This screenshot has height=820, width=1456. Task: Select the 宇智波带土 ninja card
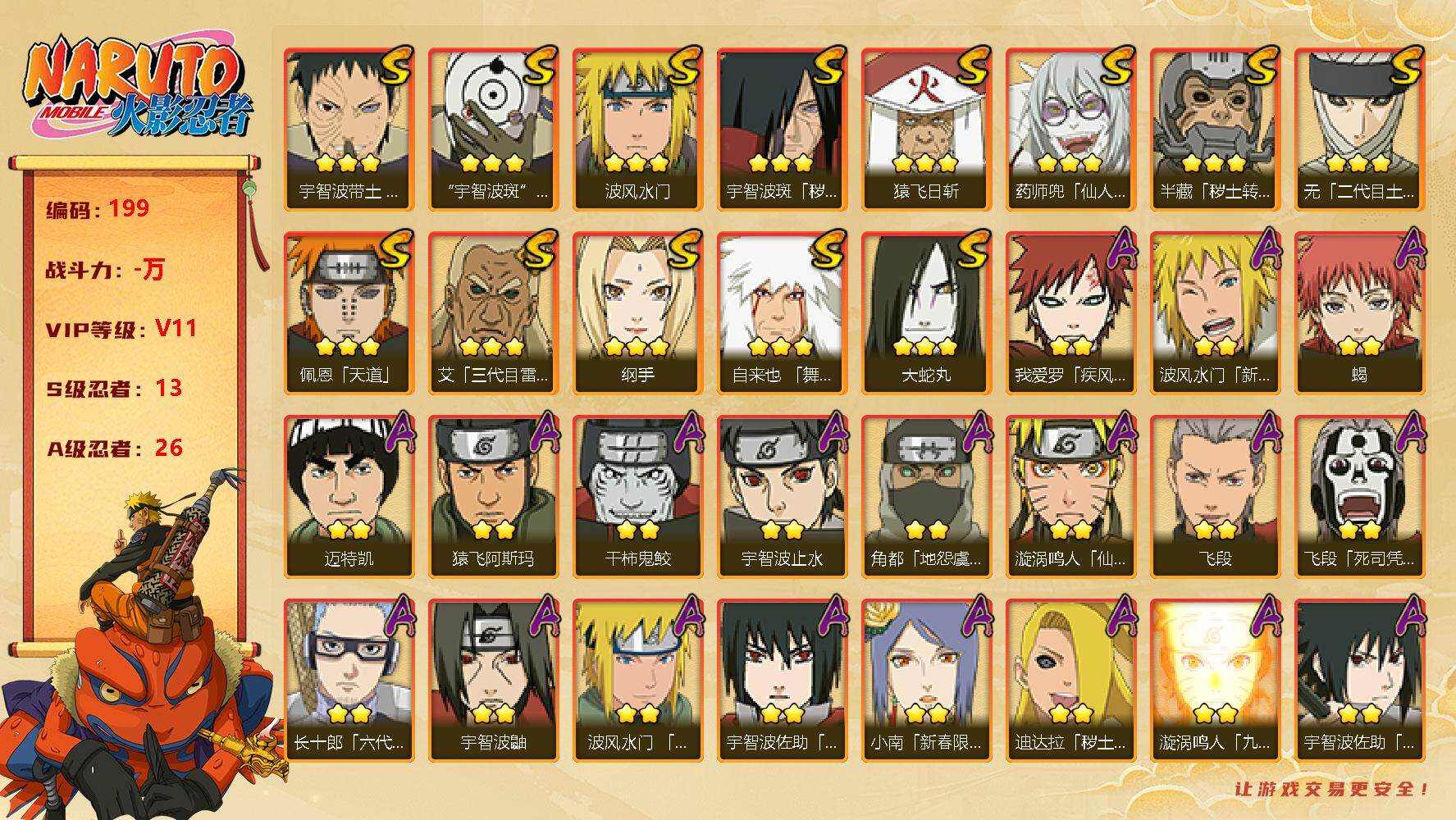(349, 129)
